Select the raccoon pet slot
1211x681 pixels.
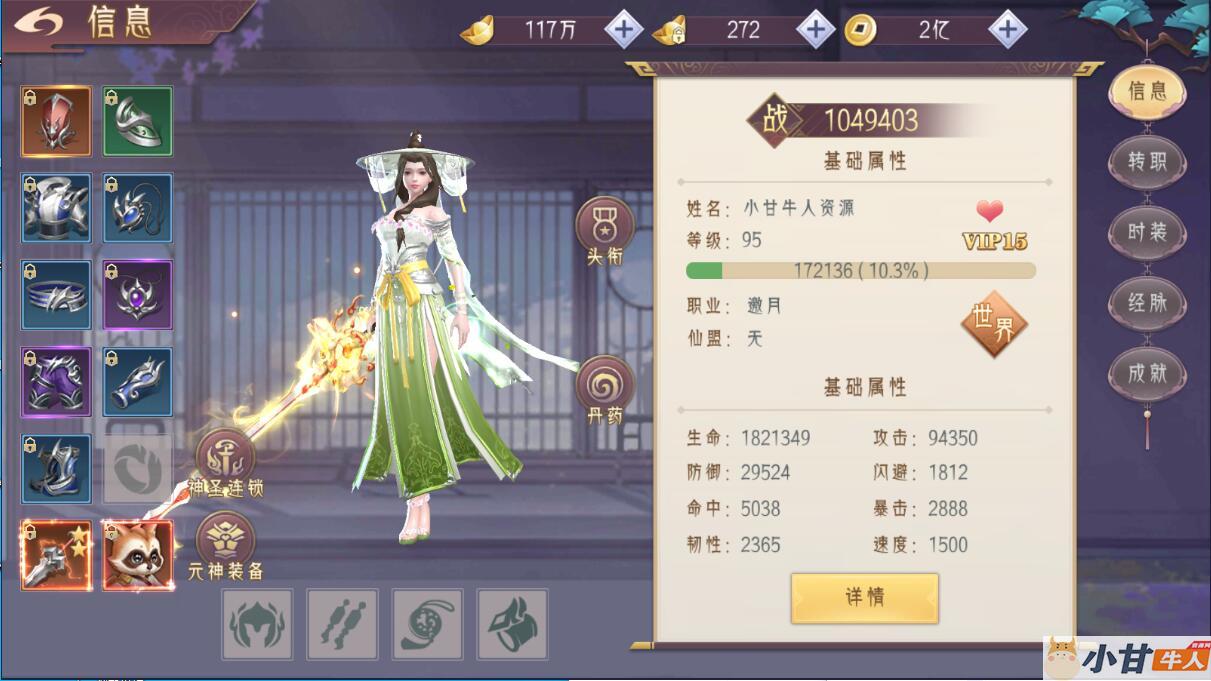tap(138, 555)
